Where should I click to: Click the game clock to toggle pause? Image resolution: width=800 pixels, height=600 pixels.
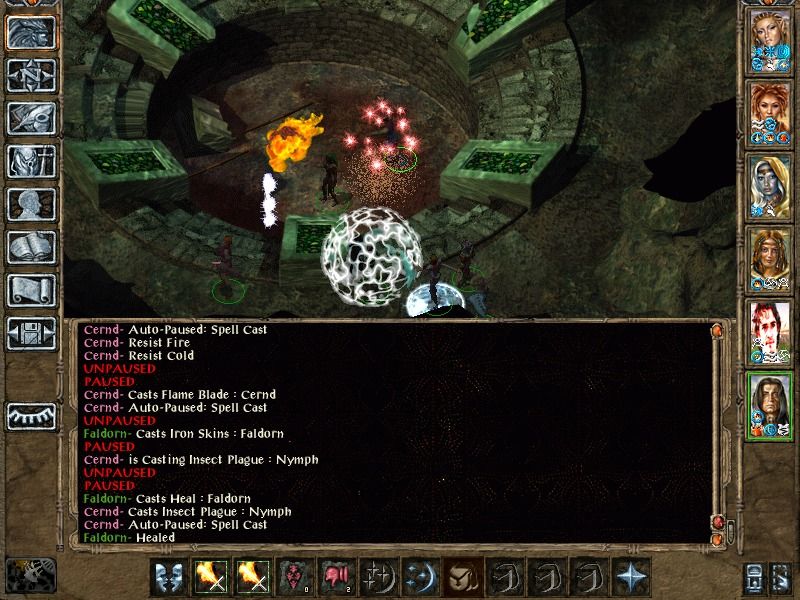tap(30, 574)
